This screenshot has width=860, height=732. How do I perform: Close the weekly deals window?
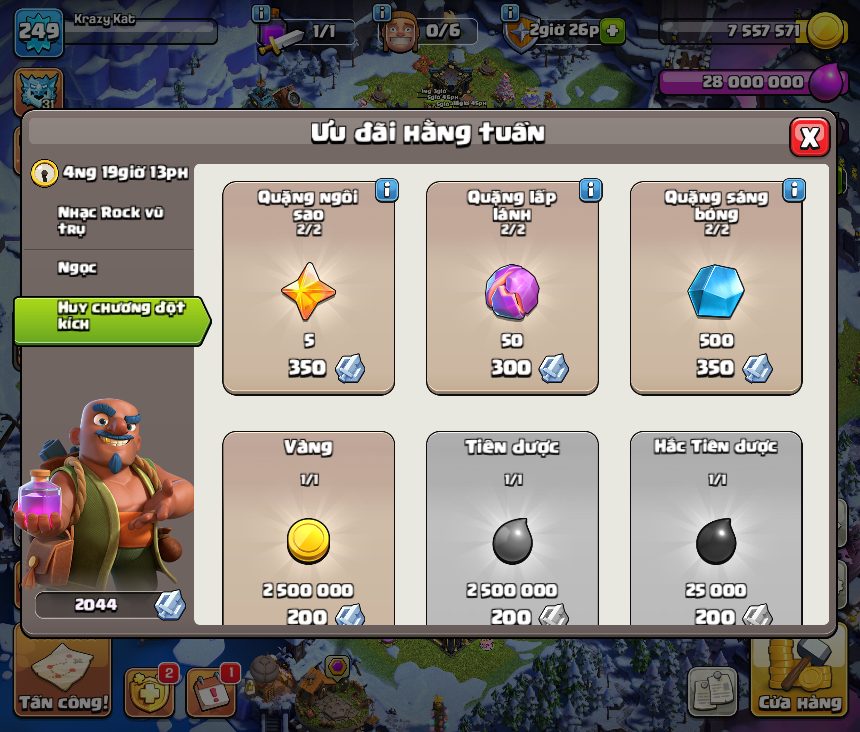click(x=809, y=137)
